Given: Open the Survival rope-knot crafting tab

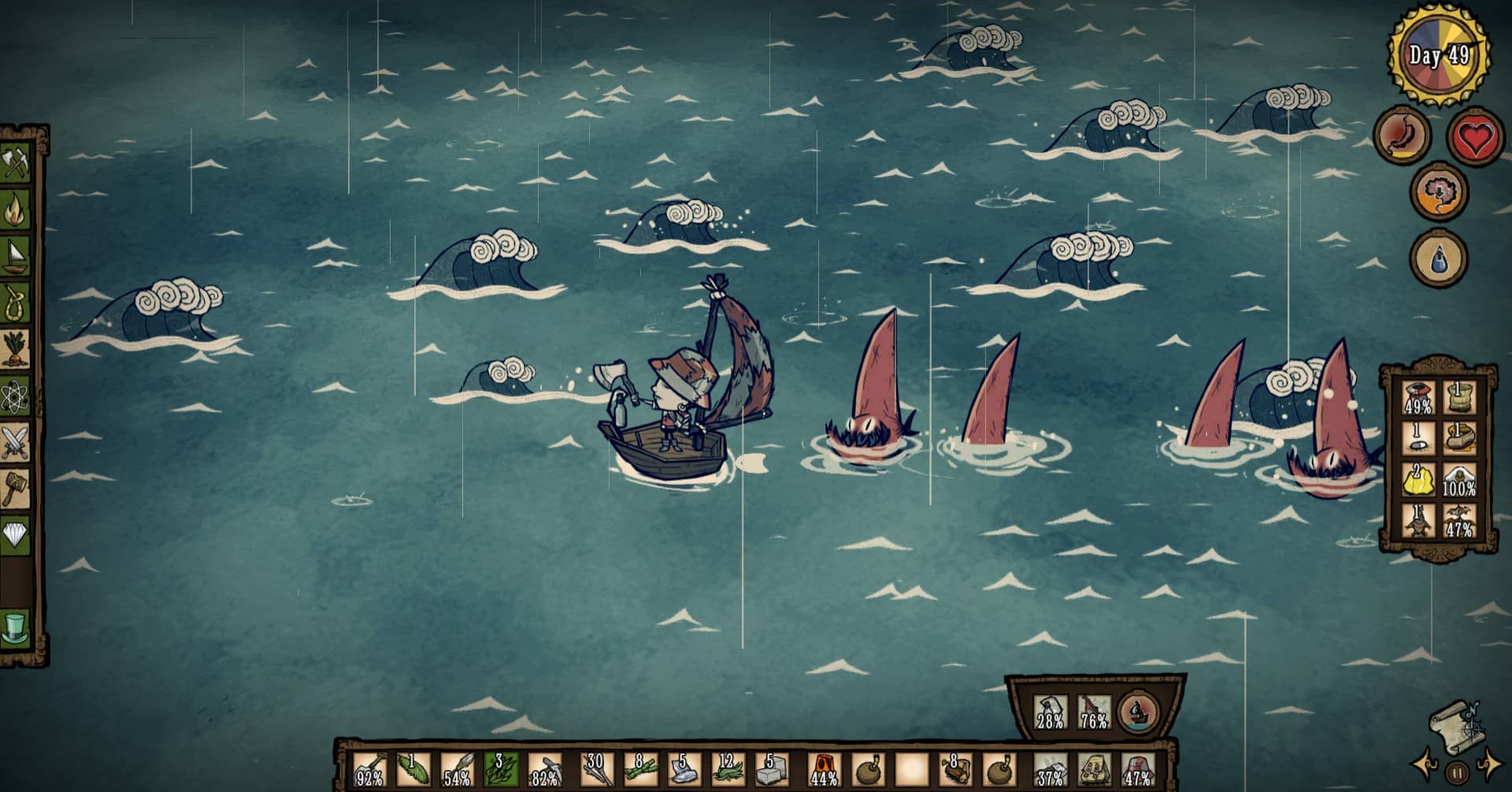Looking at the screenshot, I should click(x=15, y=302).
